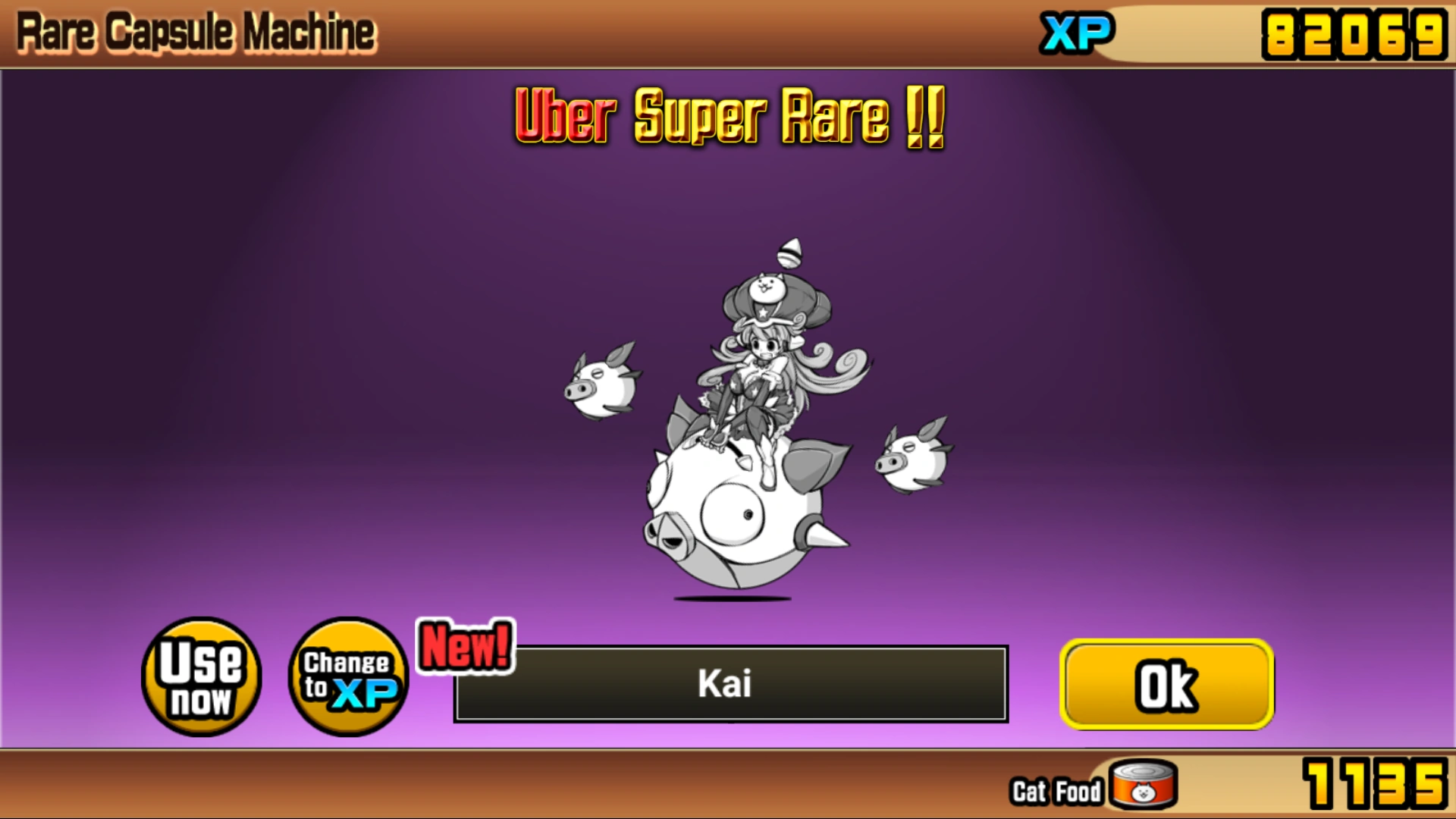The image size is (1456, 819).
Task: Tap the XP label at the top
Action: [1078, 32]
